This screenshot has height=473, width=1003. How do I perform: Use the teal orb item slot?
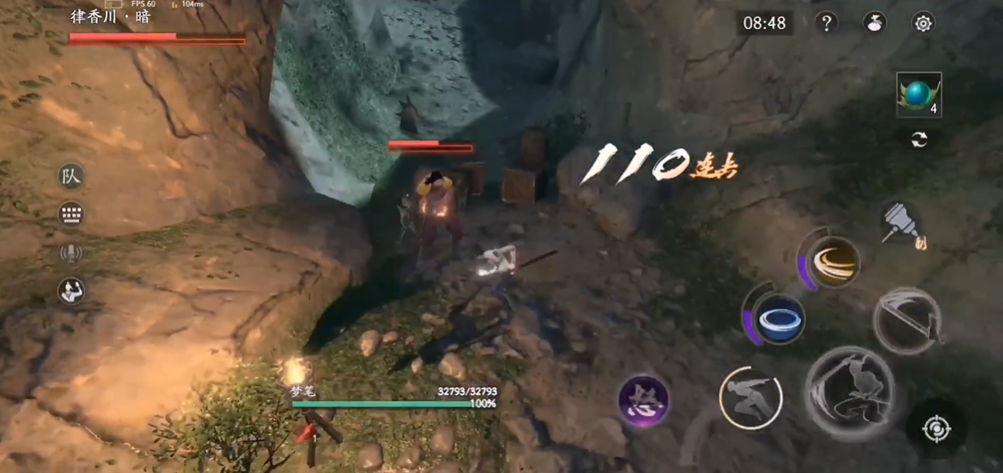[x=918, y=95]
